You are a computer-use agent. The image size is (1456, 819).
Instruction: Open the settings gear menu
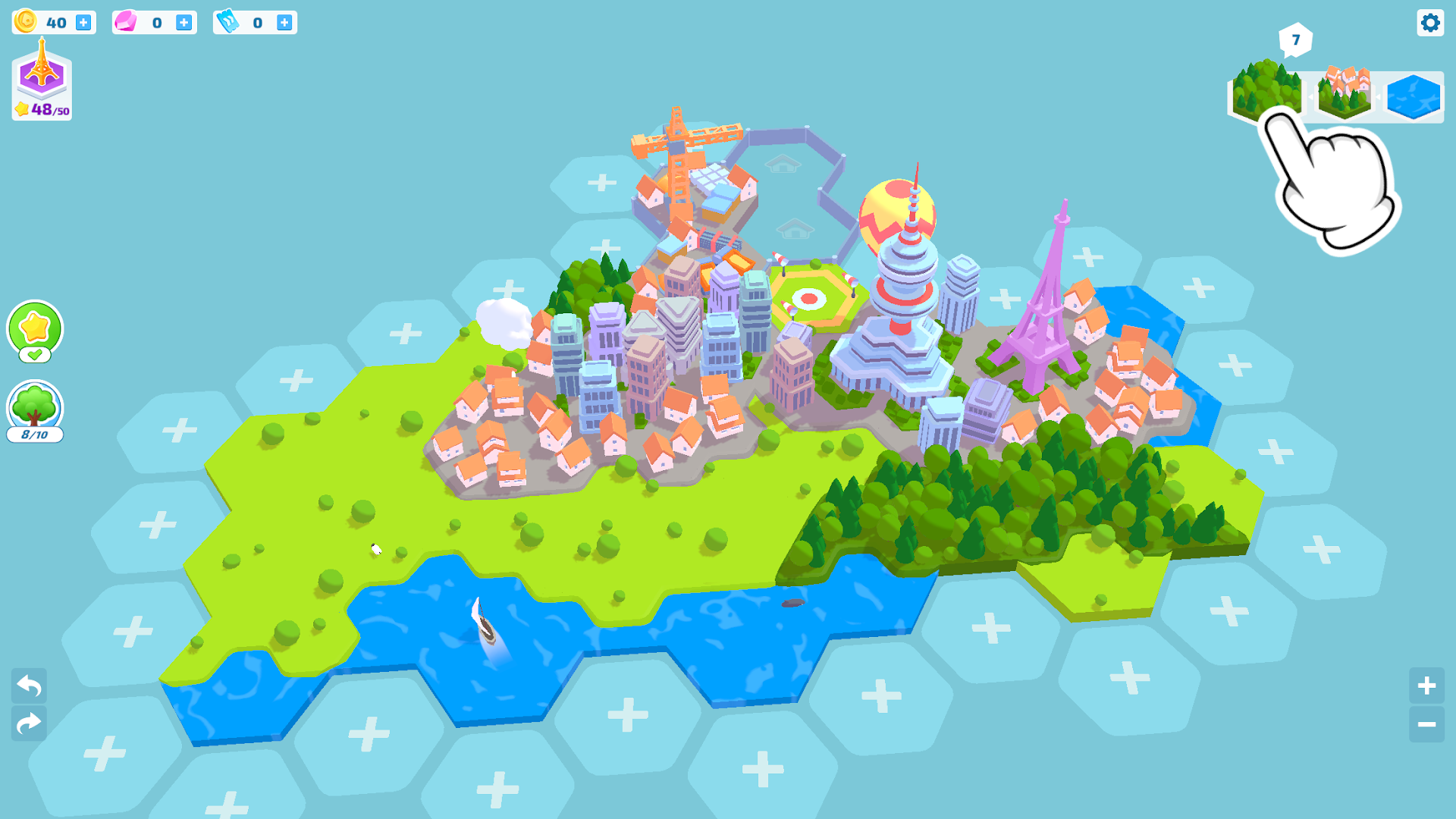(1430, 23)
